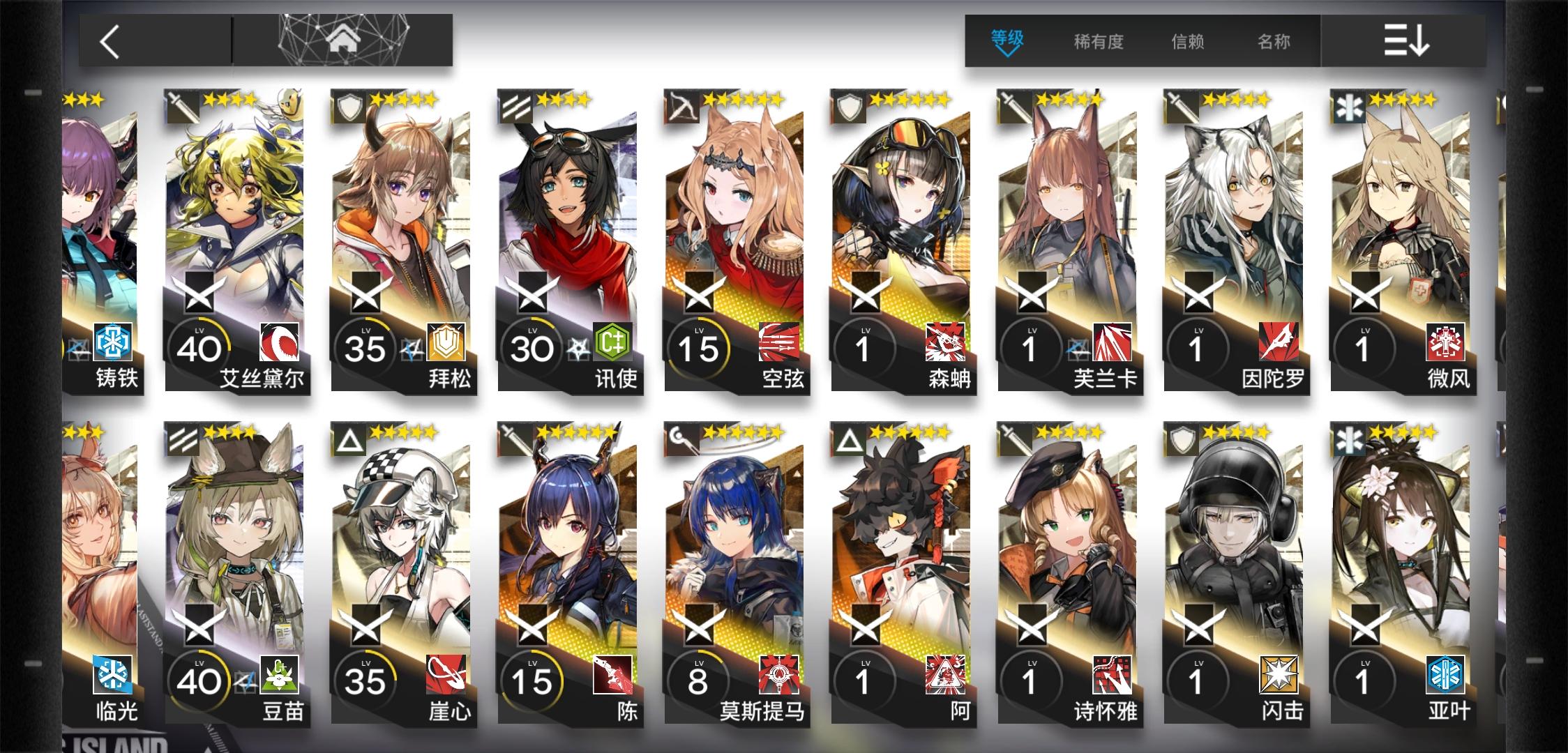Screen dimensions: 1568x753
Task: Open the home screen via the home icon
Action: 340,40
